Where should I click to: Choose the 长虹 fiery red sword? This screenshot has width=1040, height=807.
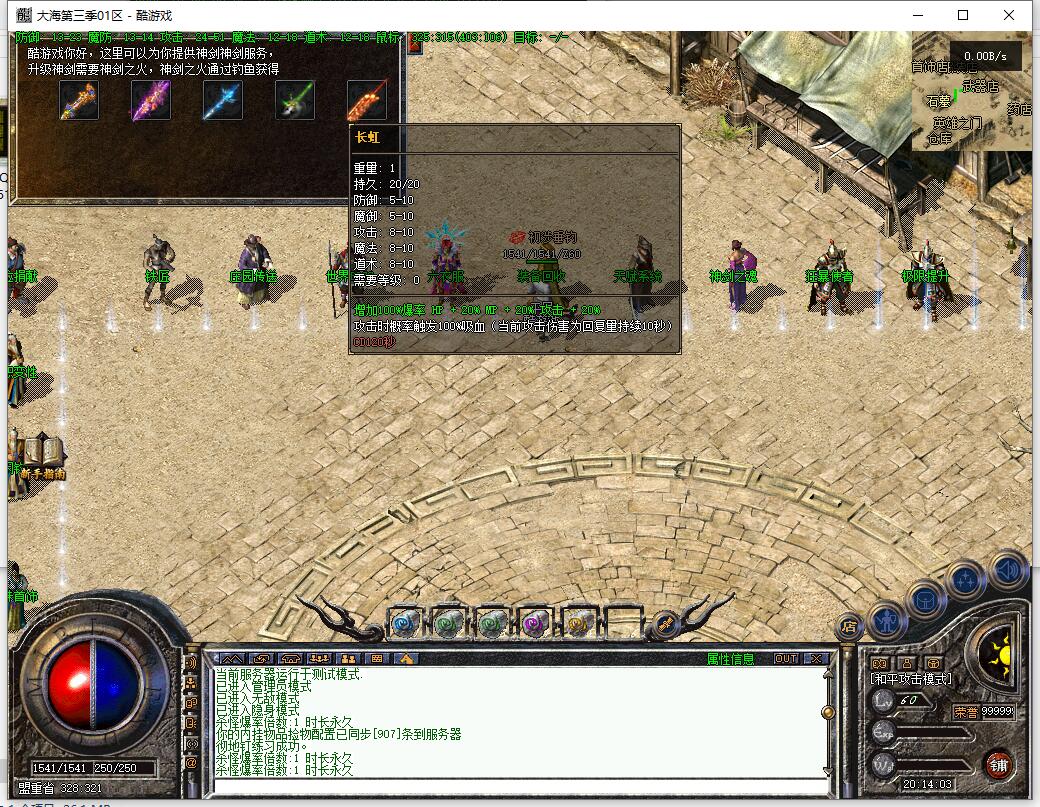(x=367, y=100)
